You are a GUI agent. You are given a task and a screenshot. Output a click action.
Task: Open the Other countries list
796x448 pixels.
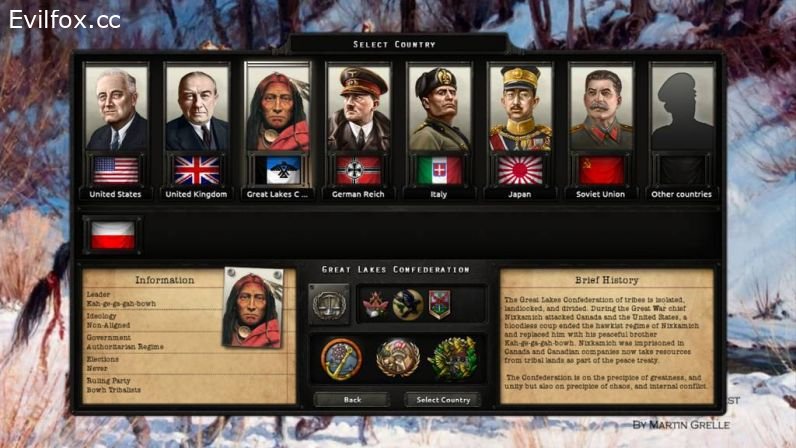pos(682,110)
